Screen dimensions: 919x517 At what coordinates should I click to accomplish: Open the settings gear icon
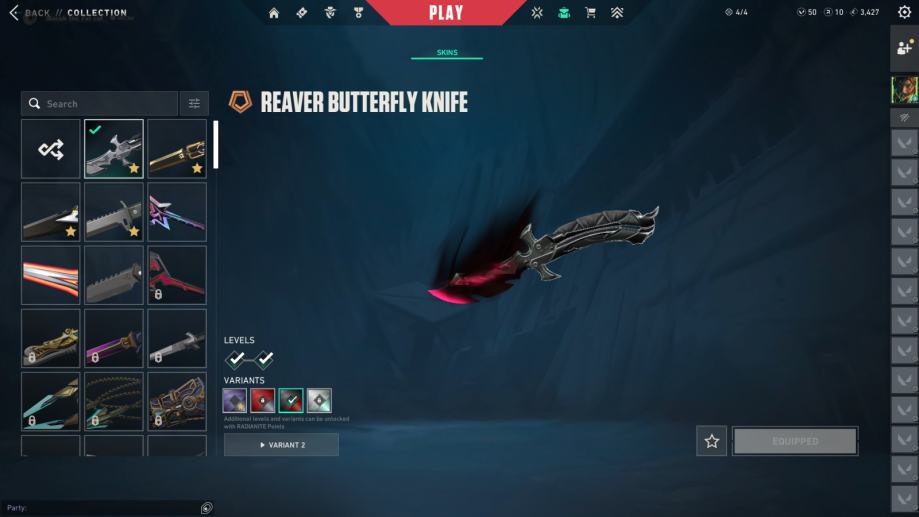tap(904, 13)
